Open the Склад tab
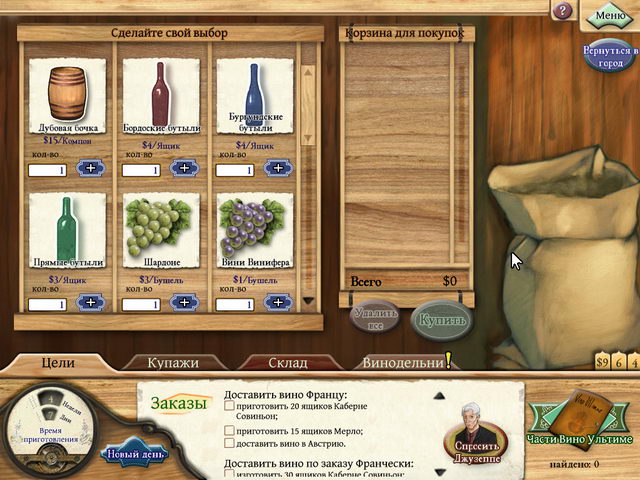The height and width of the screenshot is (480, 640). (287, 362)
